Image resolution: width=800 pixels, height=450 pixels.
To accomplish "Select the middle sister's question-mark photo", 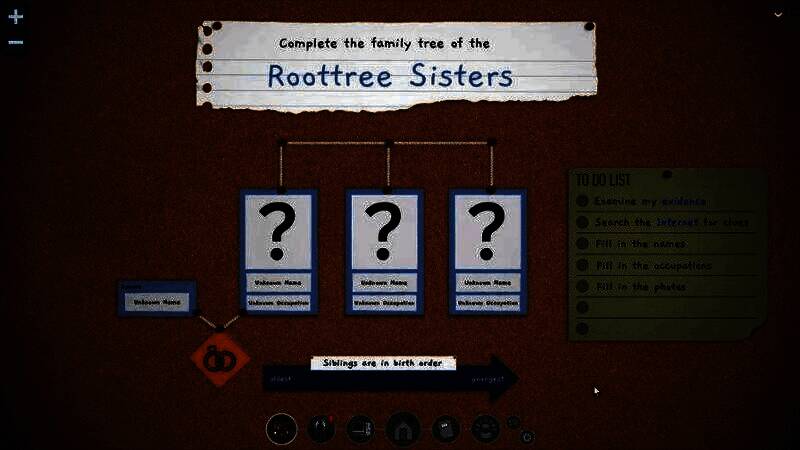I will coord(384,231).
